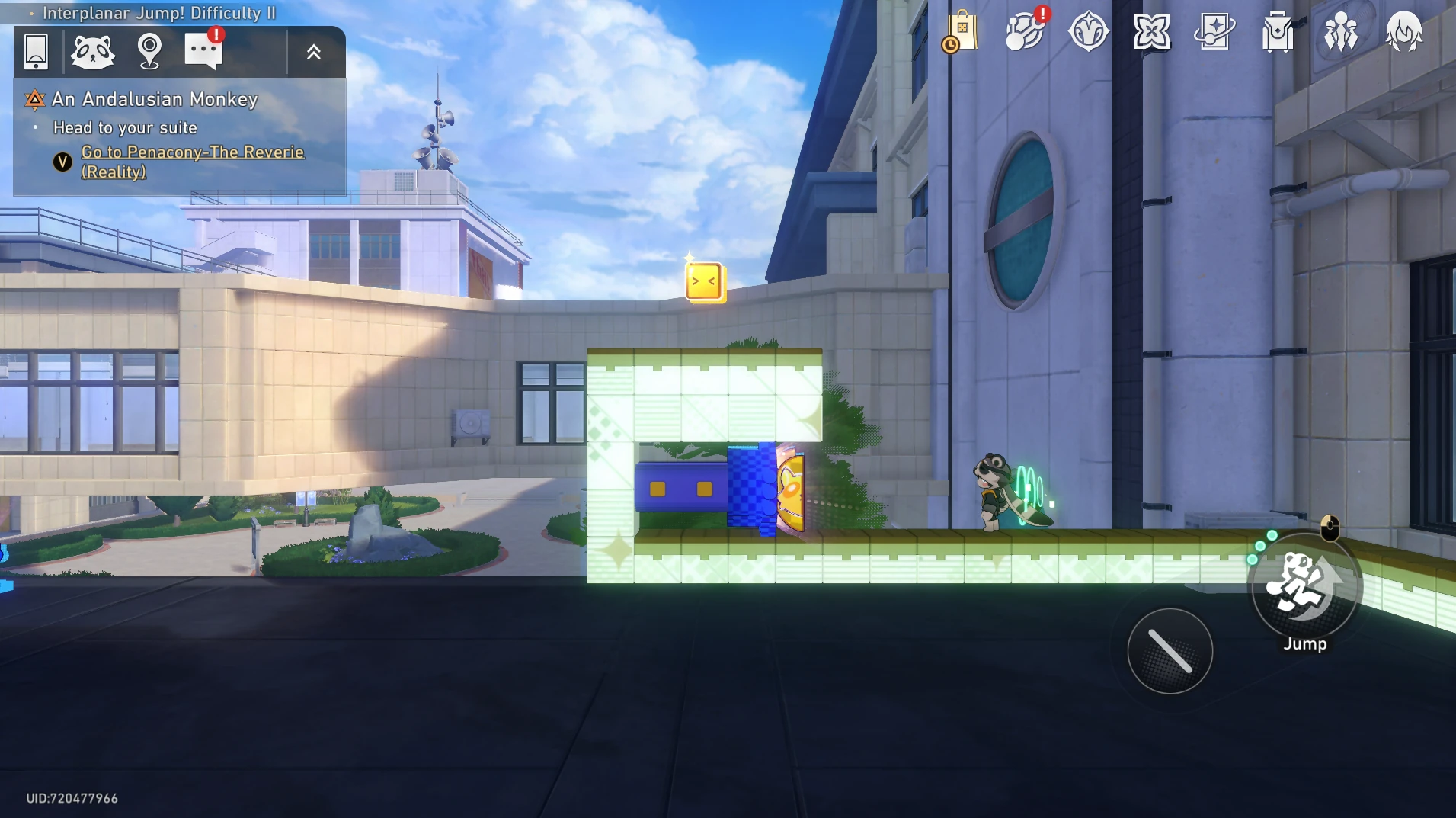This screenshot has width=1456, height=818.
Task: Open the star card warp icon
Action: click(x=1214, y=32)
